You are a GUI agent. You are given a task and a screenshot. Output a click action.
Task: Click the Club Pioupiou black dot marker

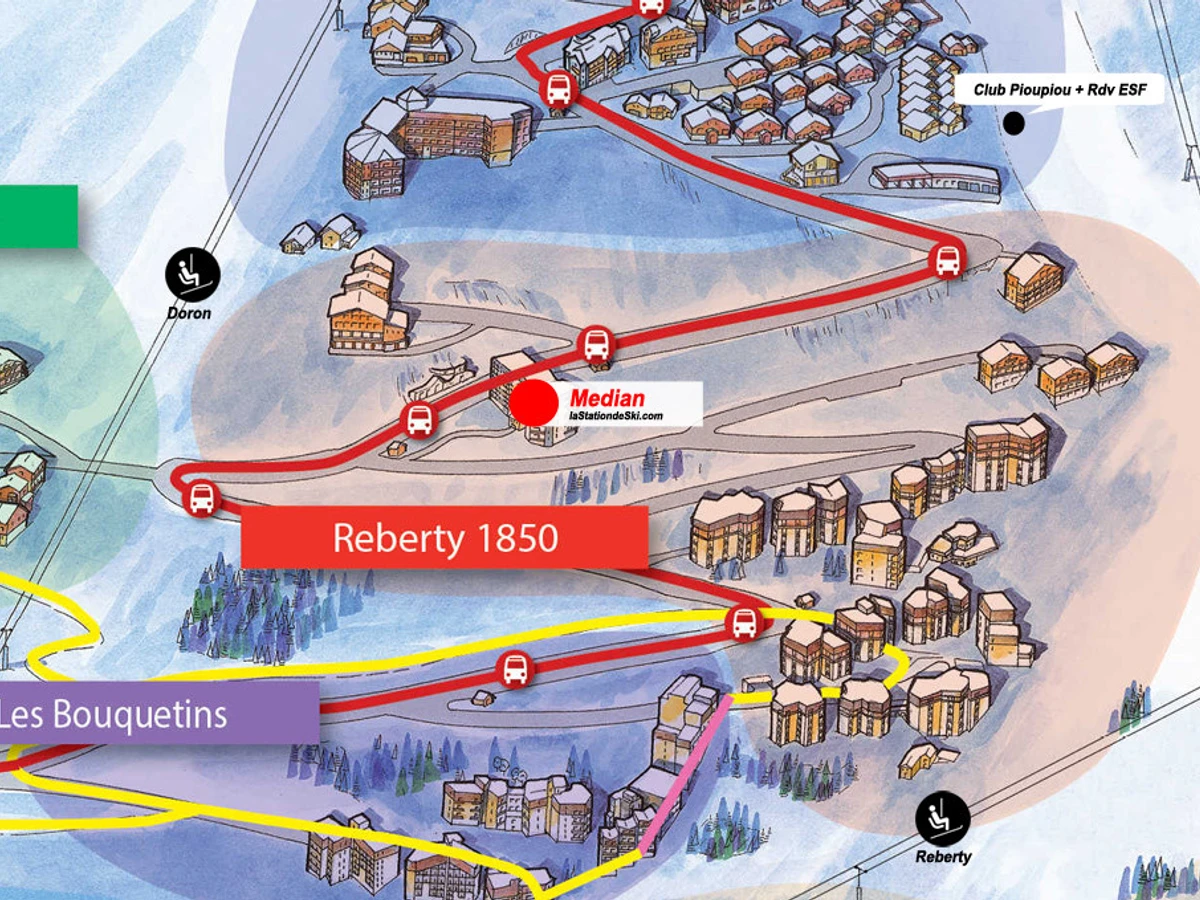tap(1014, 123)
